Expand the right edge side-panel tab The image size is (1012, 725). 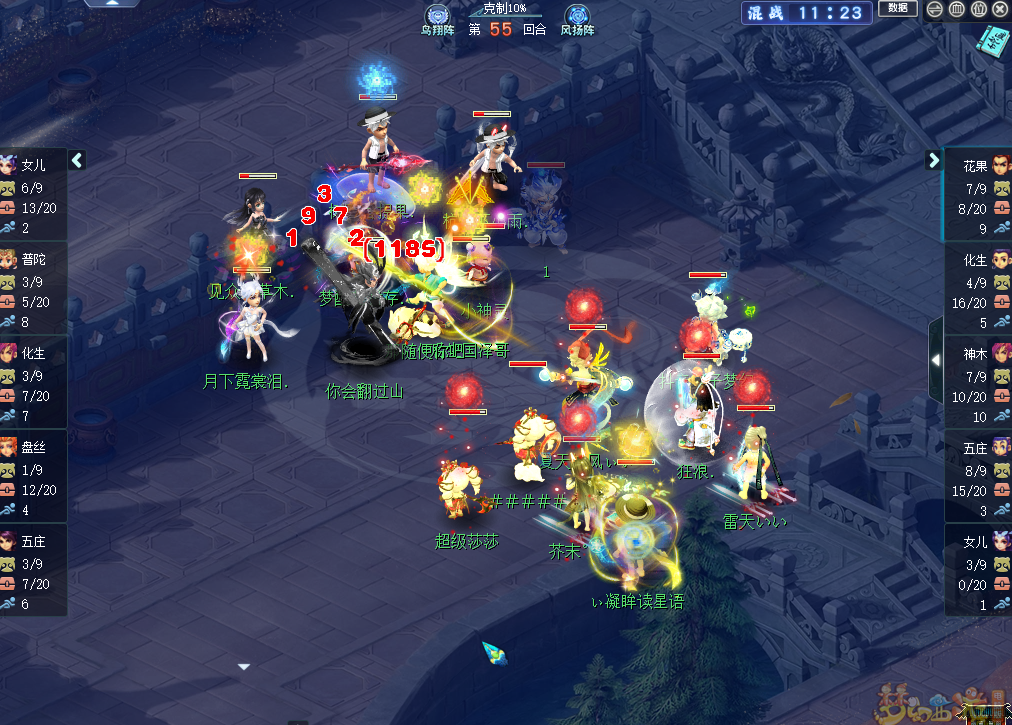[935, 358]
